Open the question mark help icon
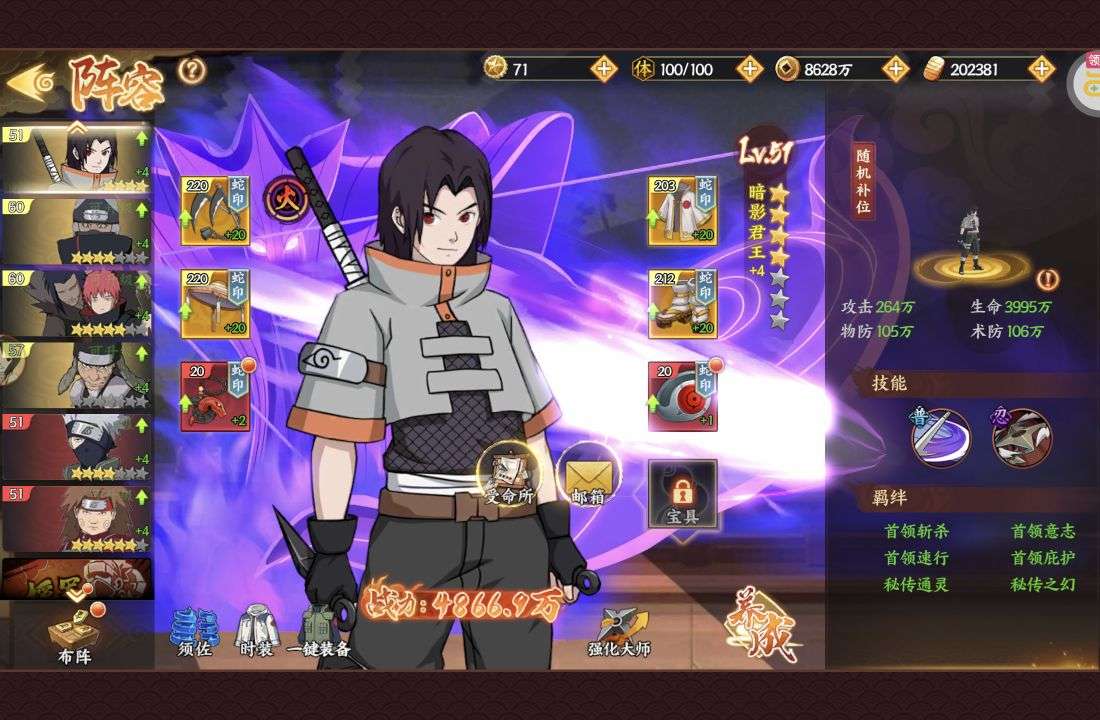The width and height of the screenshot is (1100, 720). click(x=191, y=70)
